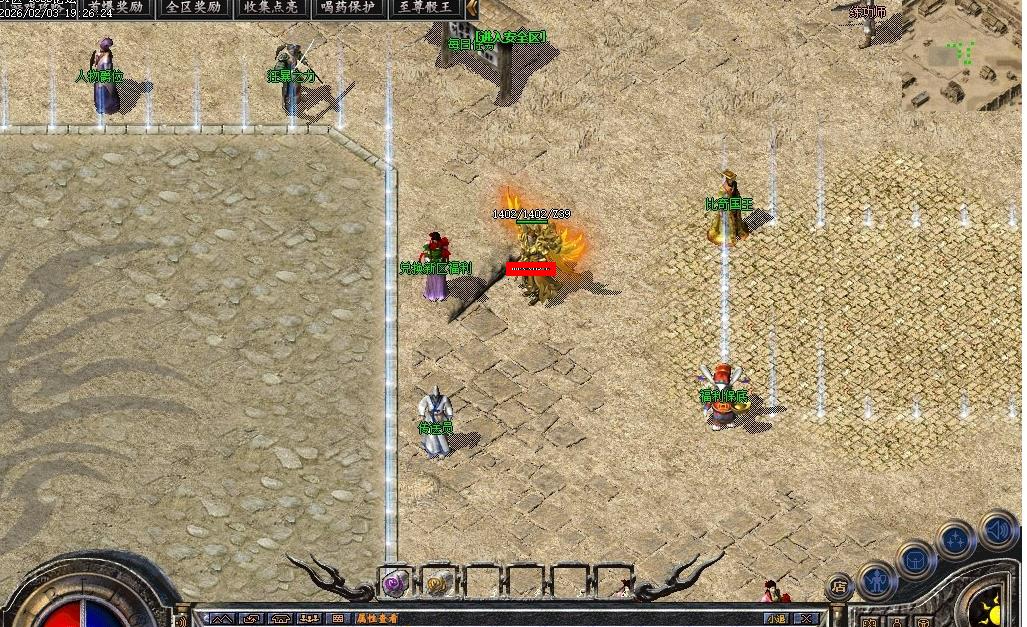Click the 小退 logout button
Screen dimensions: 1027x627
[776, 619]
